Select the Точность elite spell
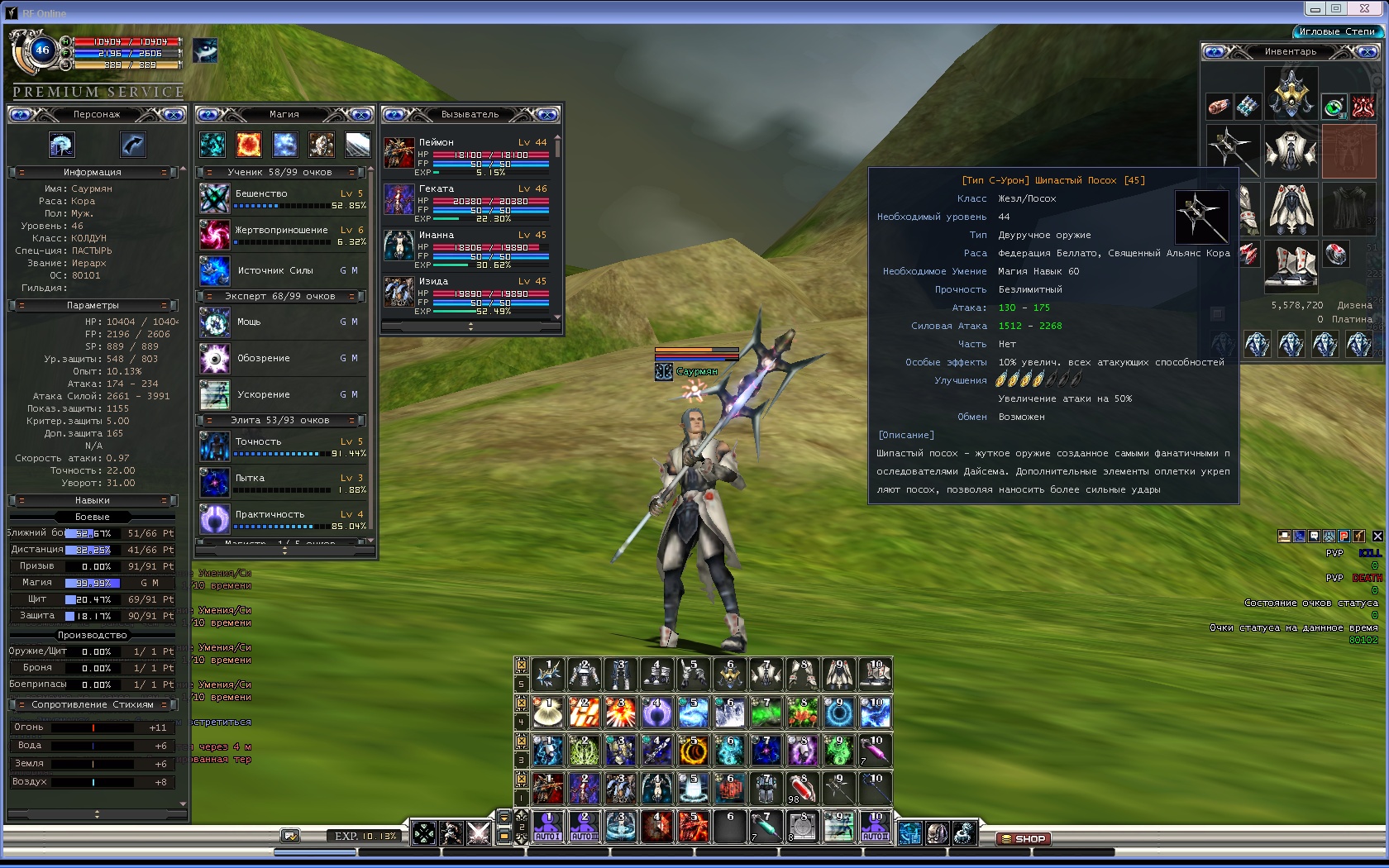Viewport: 1389px width, 868px height. point(215,447)
